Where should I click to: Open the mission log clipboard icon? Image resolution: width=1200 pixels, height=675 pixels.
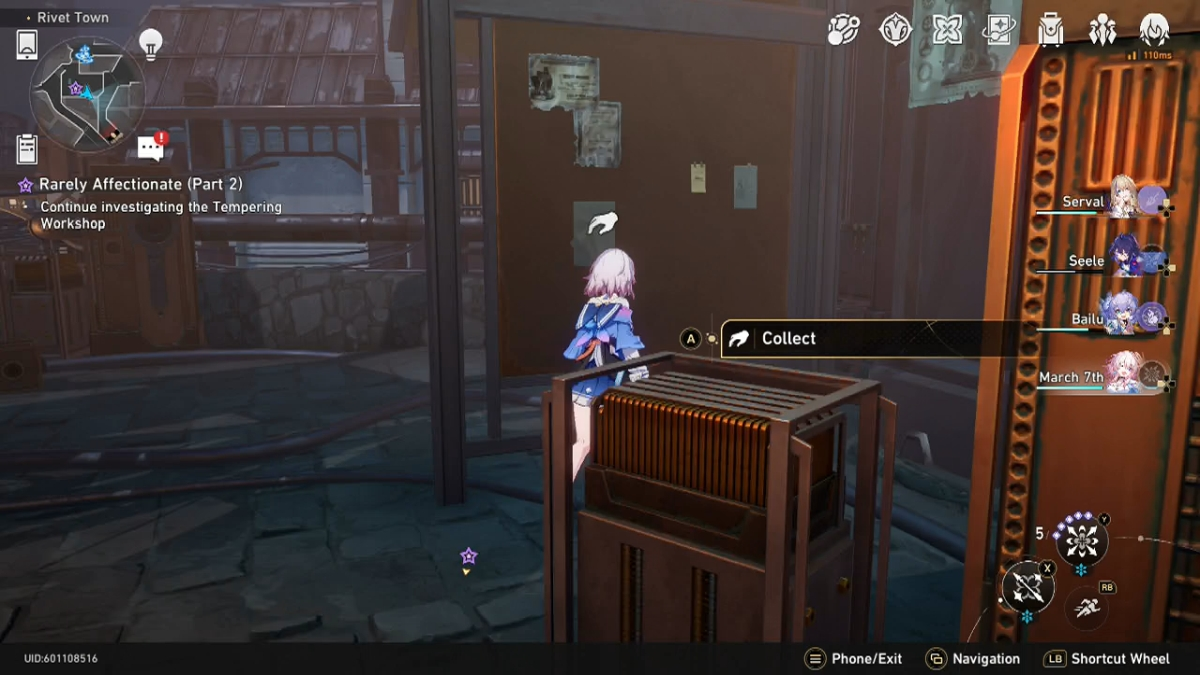tap(27, 148)
